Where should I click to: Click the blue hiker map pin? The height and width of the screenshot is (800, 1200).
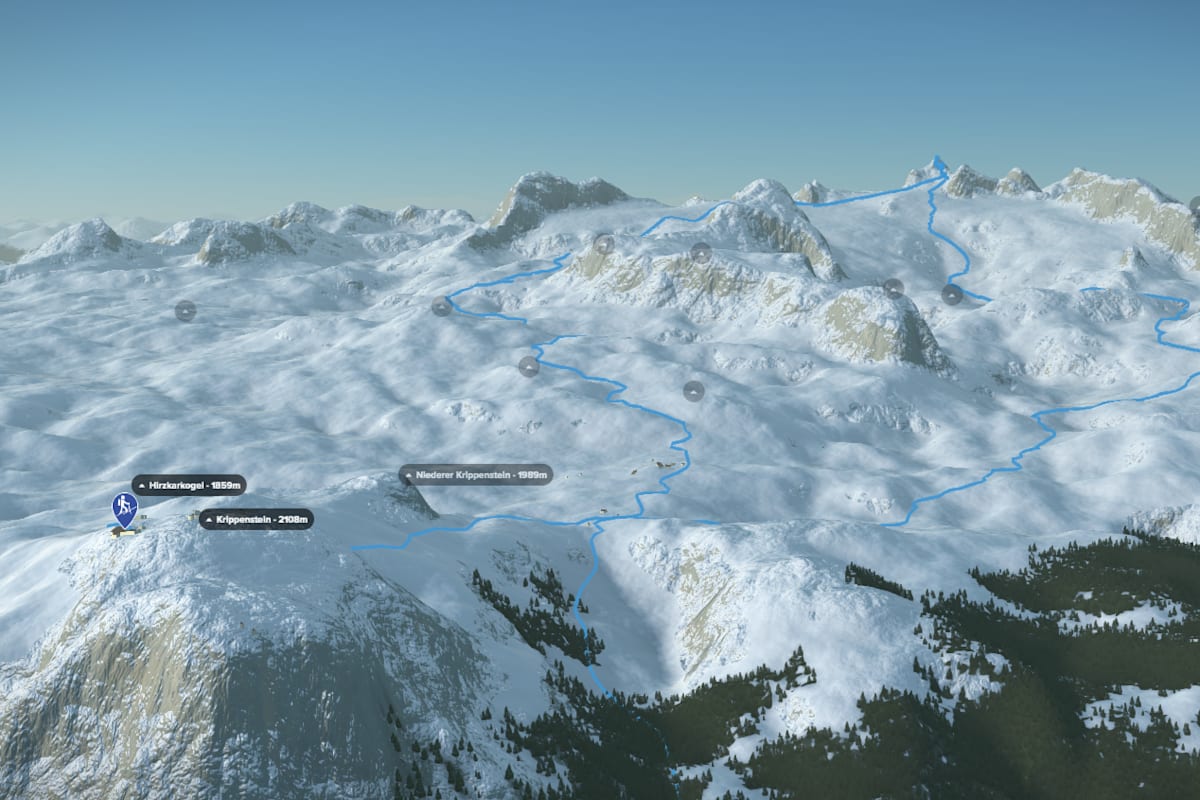pyautogui.click(x=125, y=508)
